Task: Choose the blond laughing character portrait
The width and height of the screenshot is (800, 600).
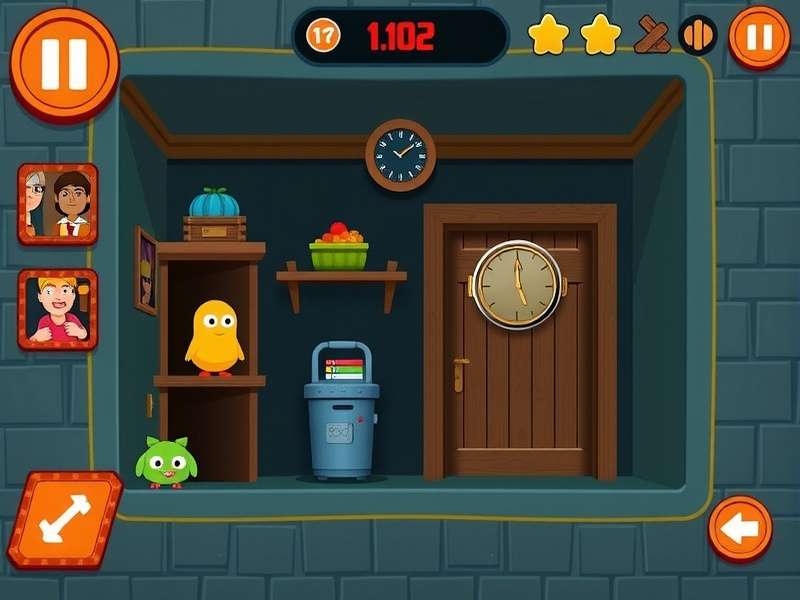Action: click(x=58, y=309)
